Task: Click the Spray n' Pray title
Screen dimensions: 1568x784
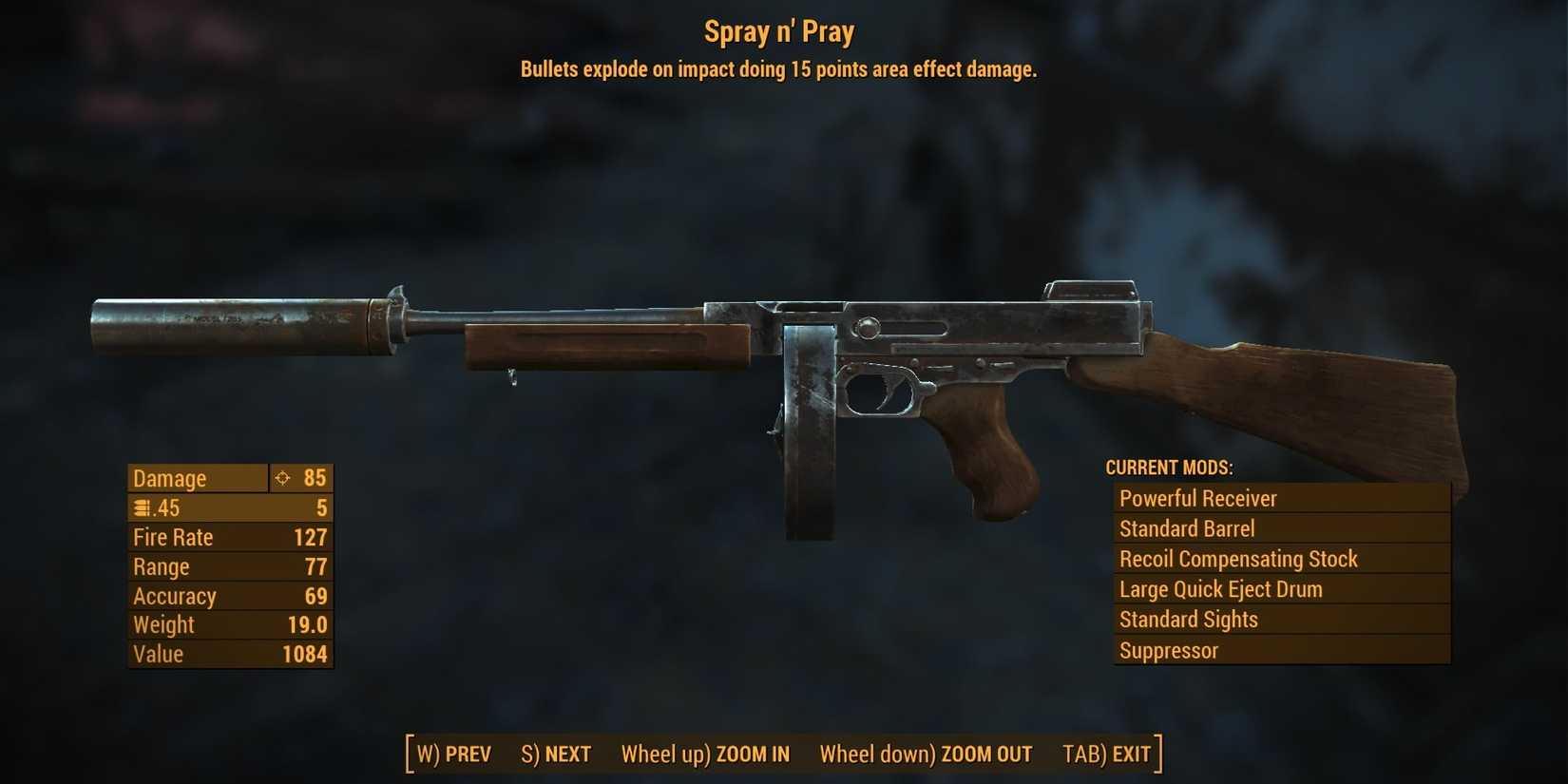Action: point(778,31)
